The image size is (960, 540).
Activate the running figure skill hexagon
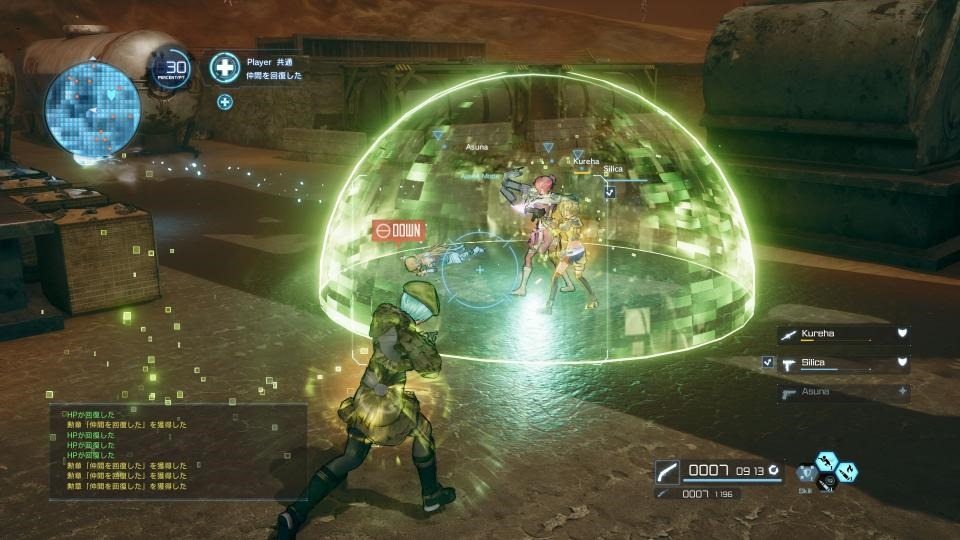[x=827, y=459]
